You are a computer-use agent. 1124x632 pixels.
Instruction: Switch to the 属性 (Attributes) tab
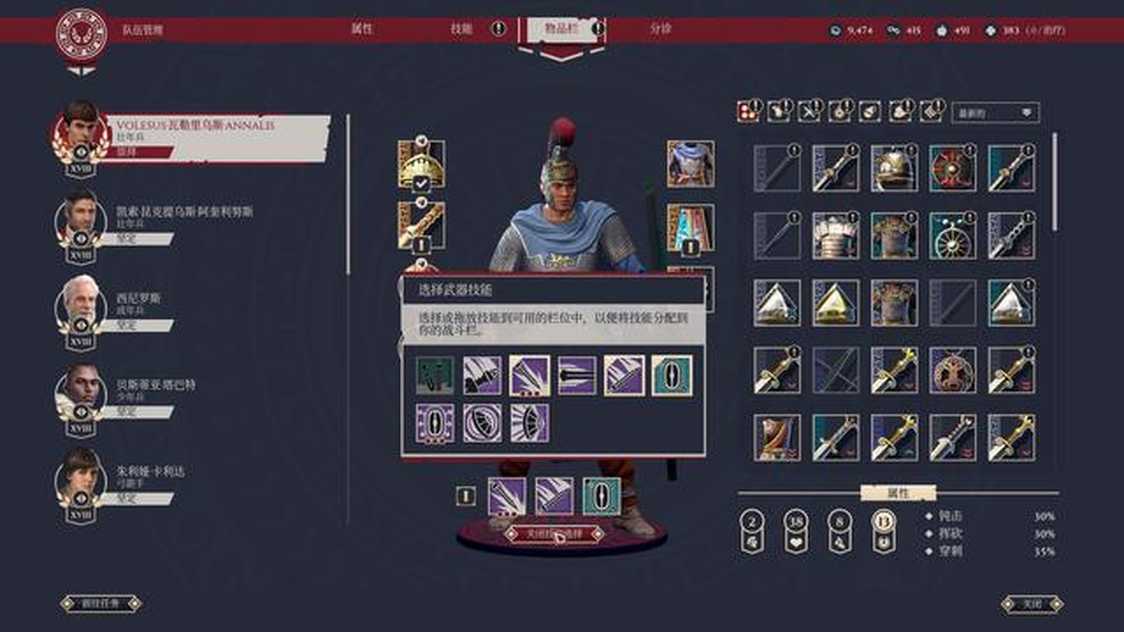pyautogui.click(x=362, y=29)
